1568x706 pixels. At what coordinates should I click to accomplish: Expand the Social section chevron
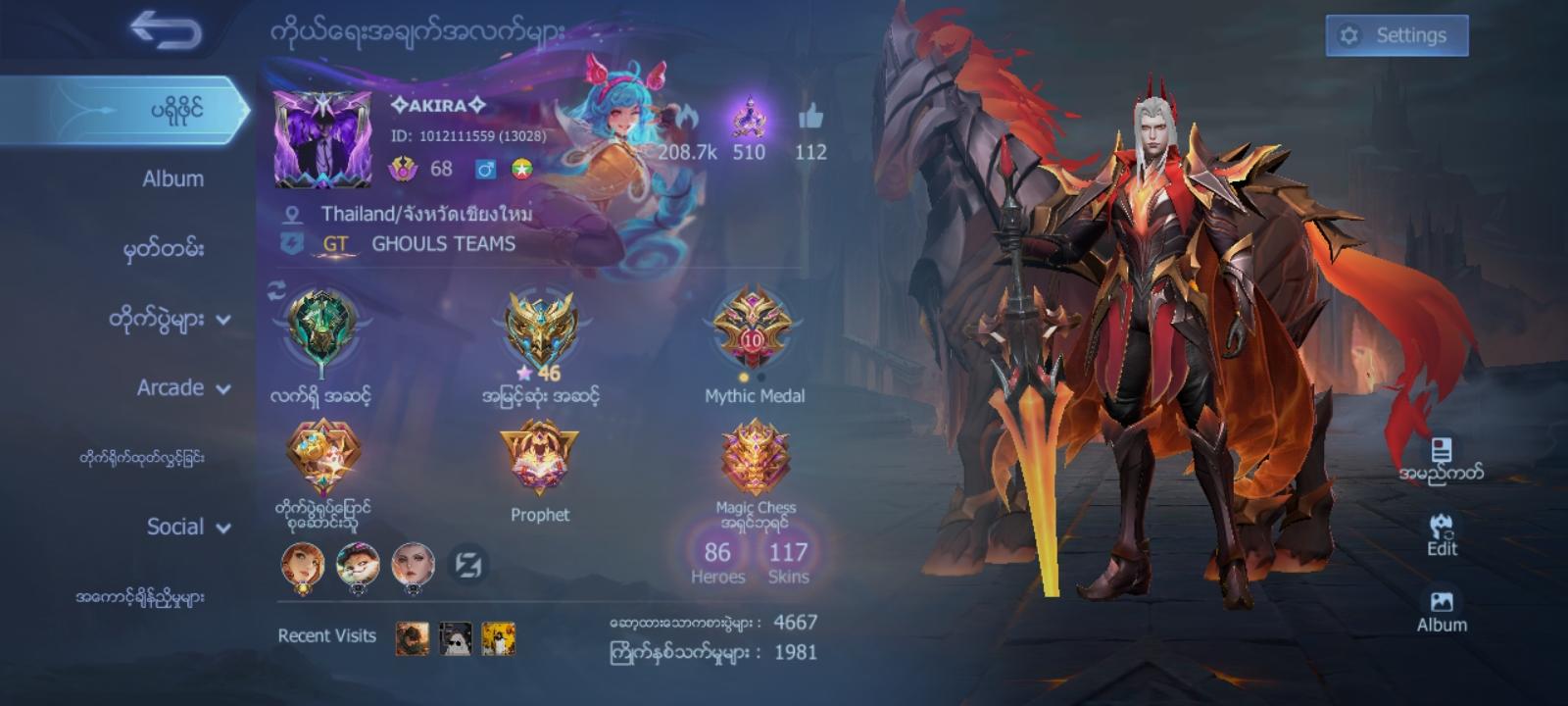tap(225, 528)
